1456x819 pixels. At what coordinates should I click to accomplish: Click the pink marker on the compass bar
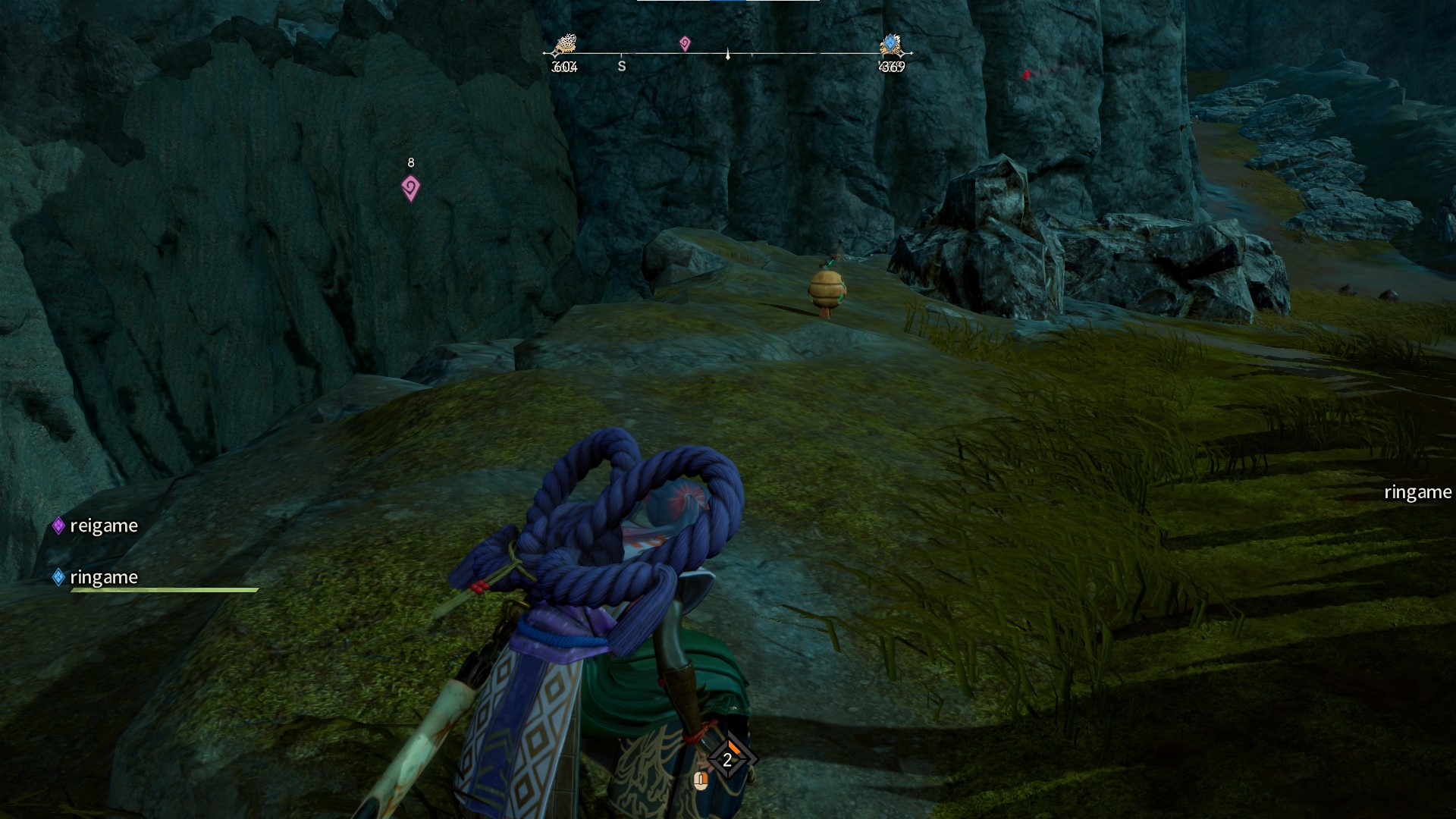685,44
